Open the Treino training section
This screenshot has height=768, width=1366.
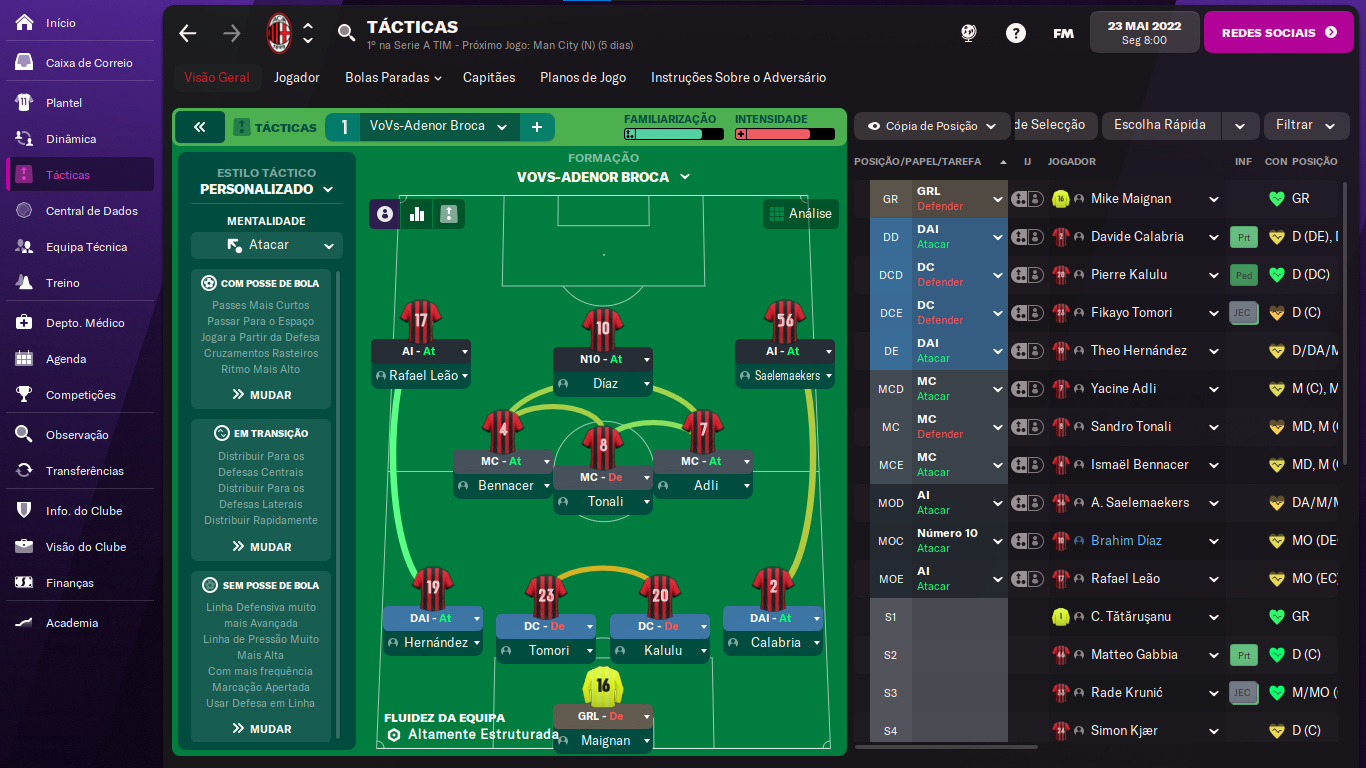click(62, 283)
